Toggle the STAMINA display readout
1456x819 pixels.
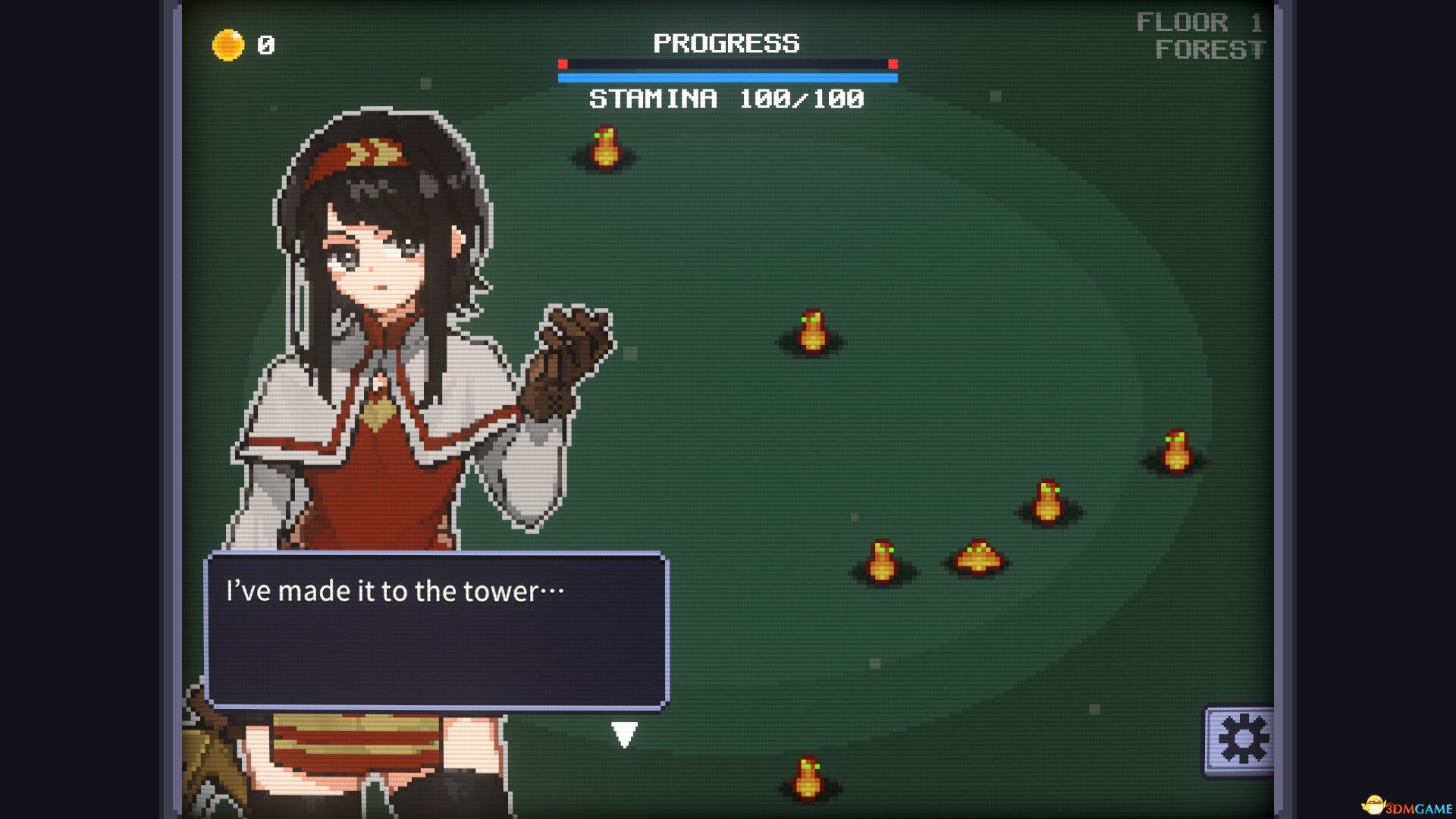tap(726, 97)
